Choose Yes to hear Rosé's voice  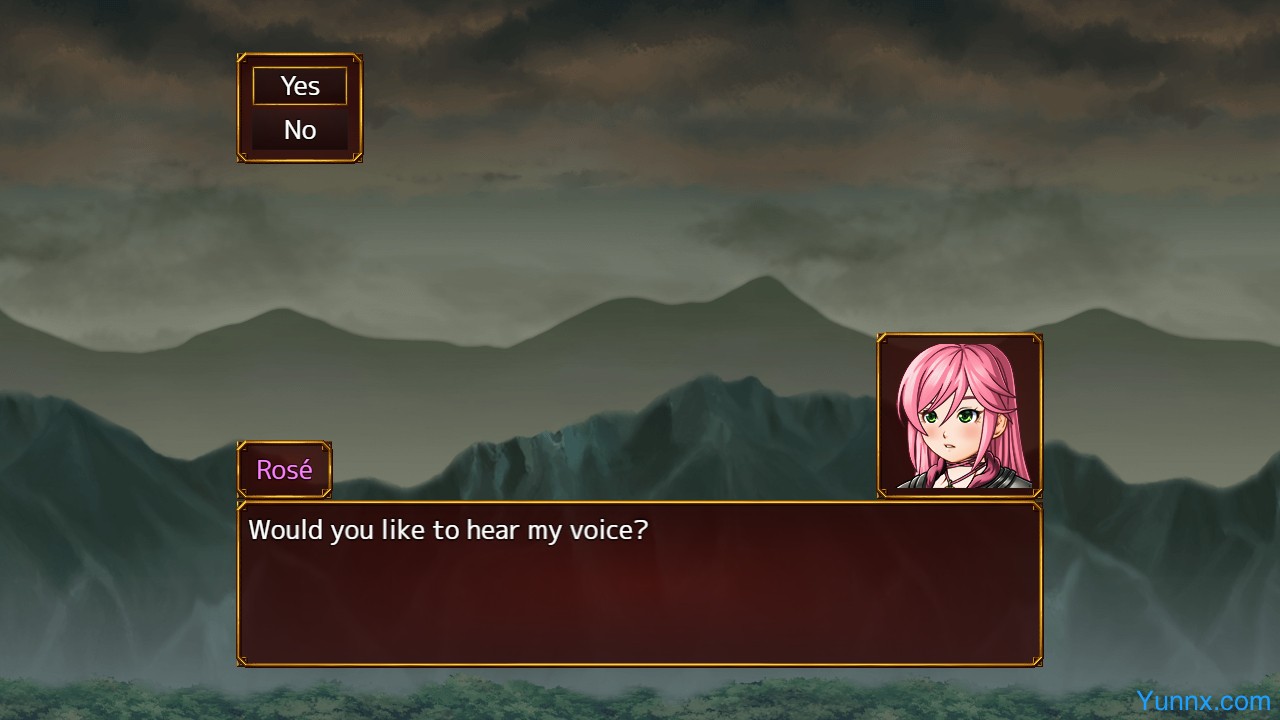tap(300, 86)
